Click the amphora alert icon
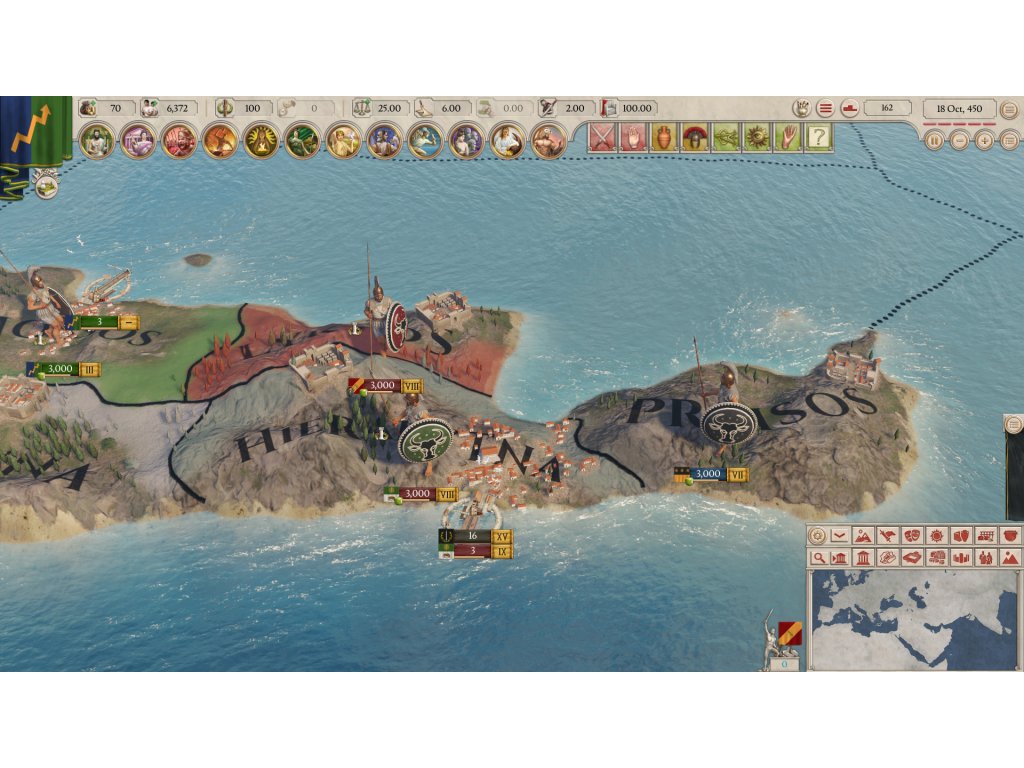This screenshot has height=768, width=1024. coord(664,138)
